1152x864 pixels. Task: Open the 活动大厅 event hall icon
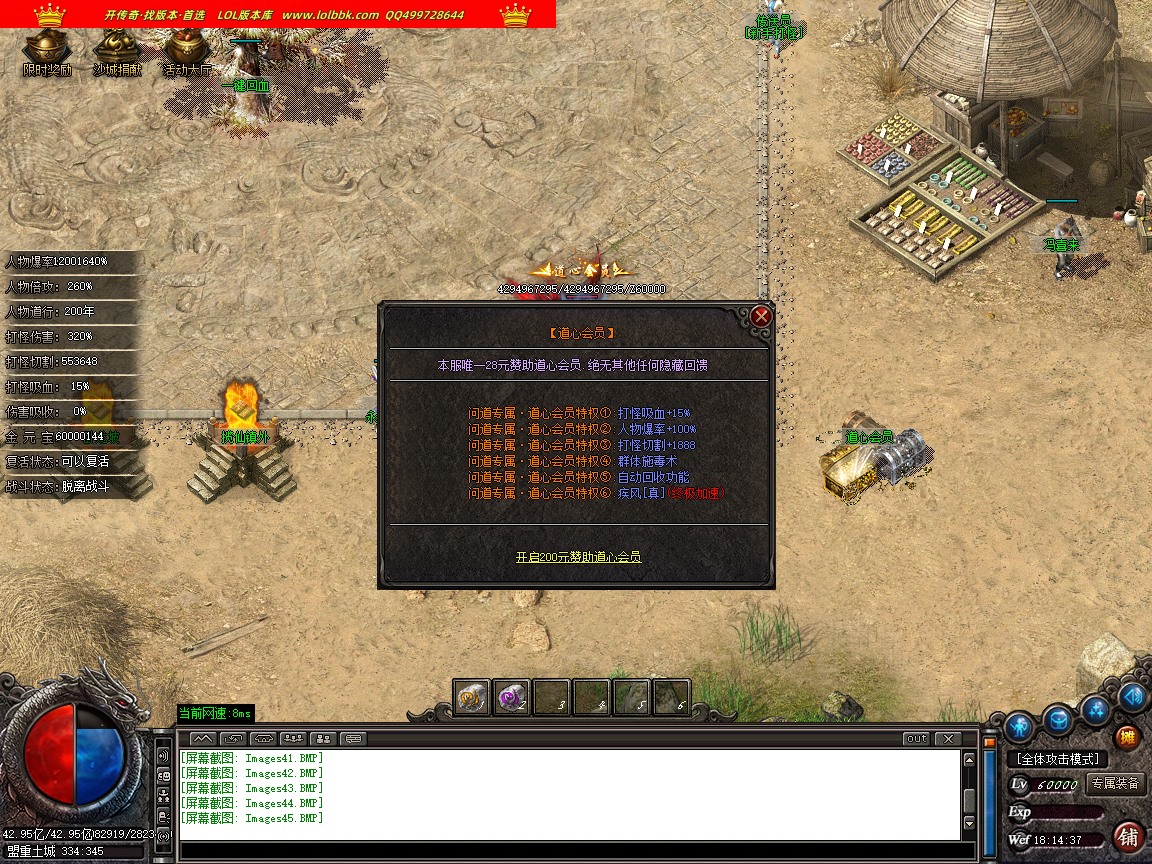[x=187, y=50]
